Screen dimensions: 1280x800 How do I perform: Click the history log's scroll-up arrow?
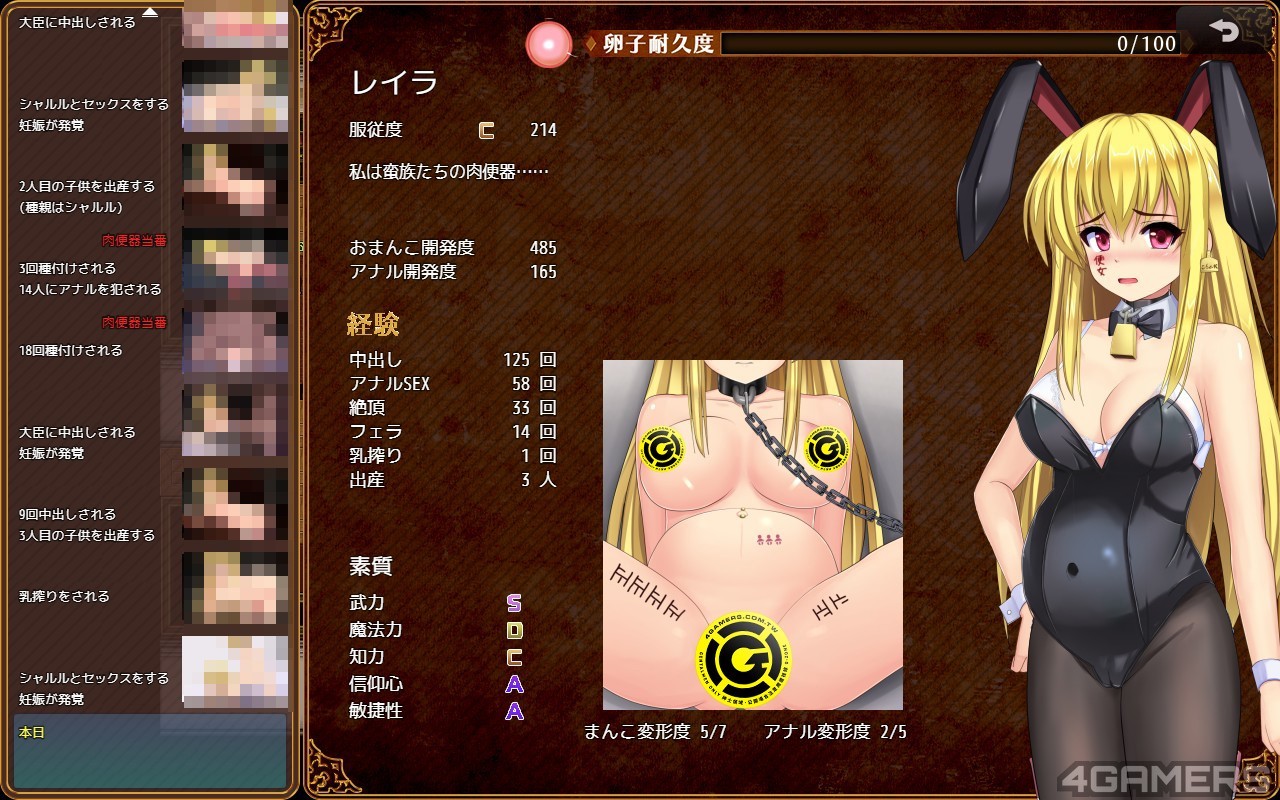pyautogui.click(x=150, y=12)
